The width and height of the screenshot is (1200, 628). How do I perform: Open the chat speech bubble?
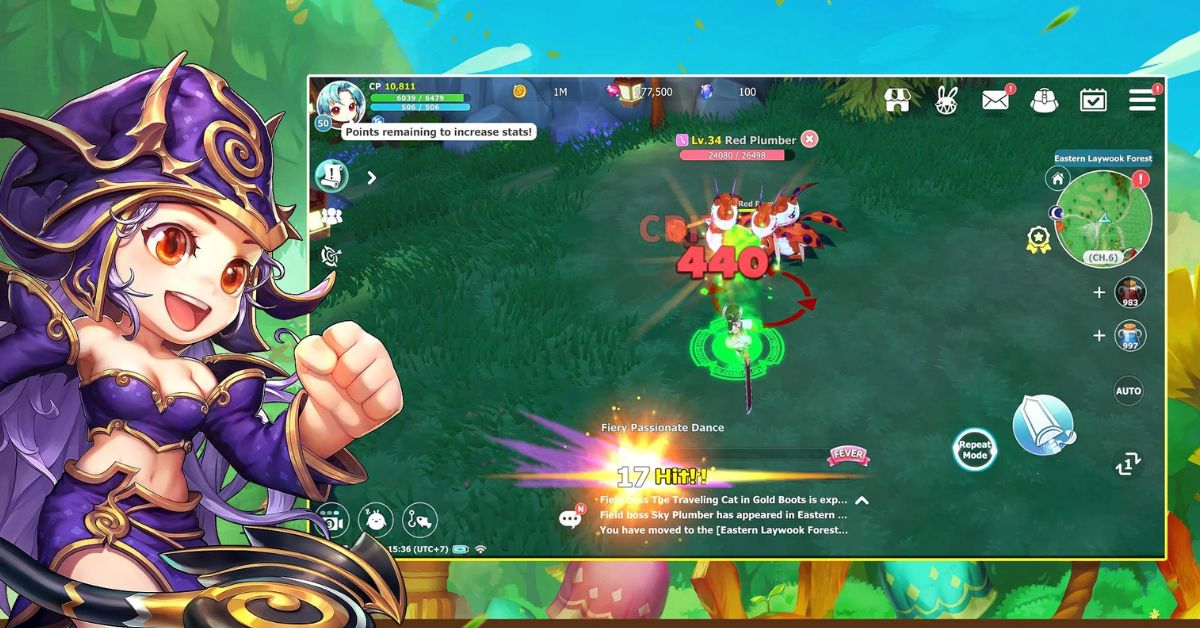[571, 517]
